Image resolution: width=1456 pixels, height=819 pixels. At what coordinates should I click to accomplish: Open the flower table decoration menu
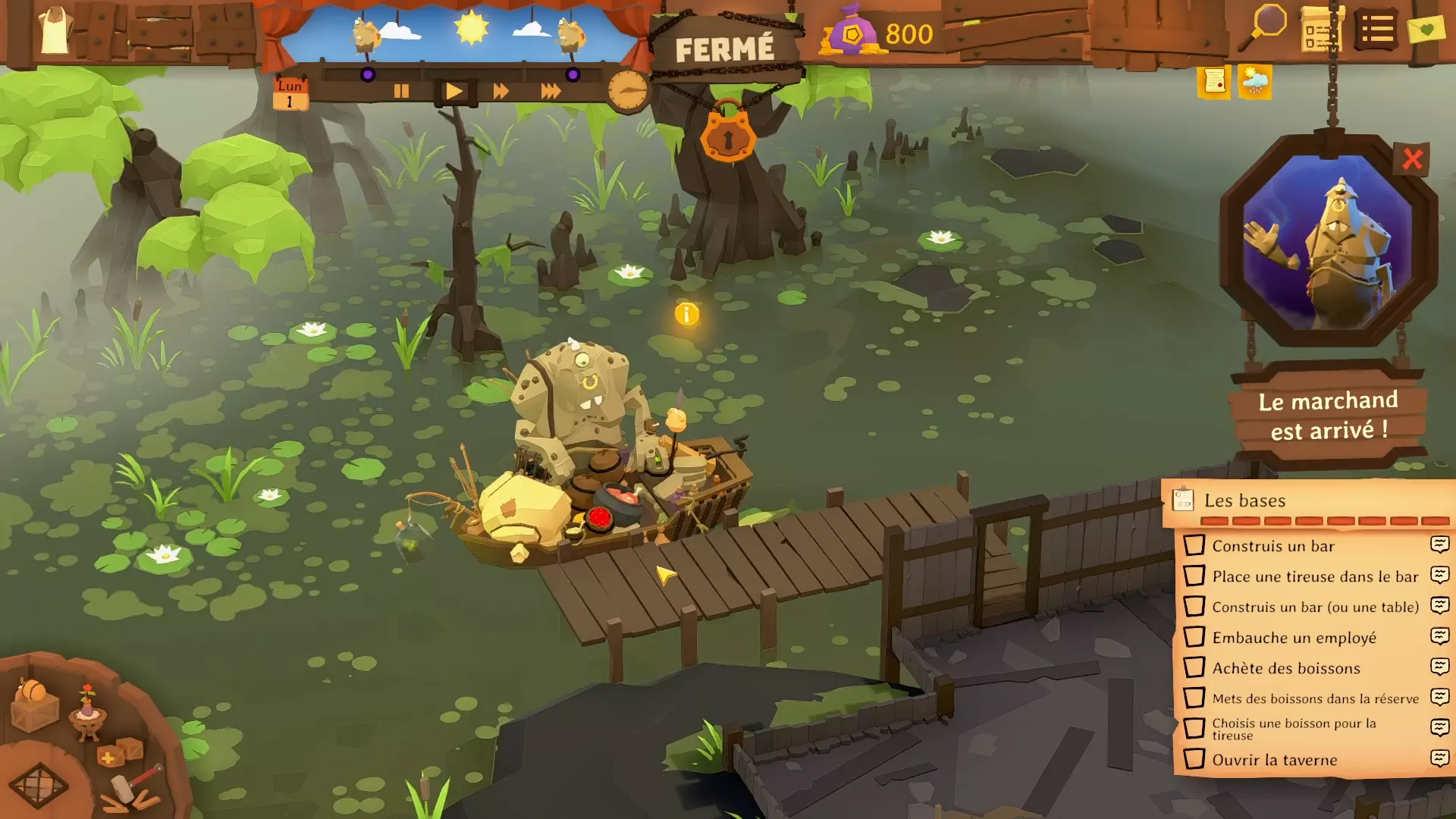[x=88, y=711]
